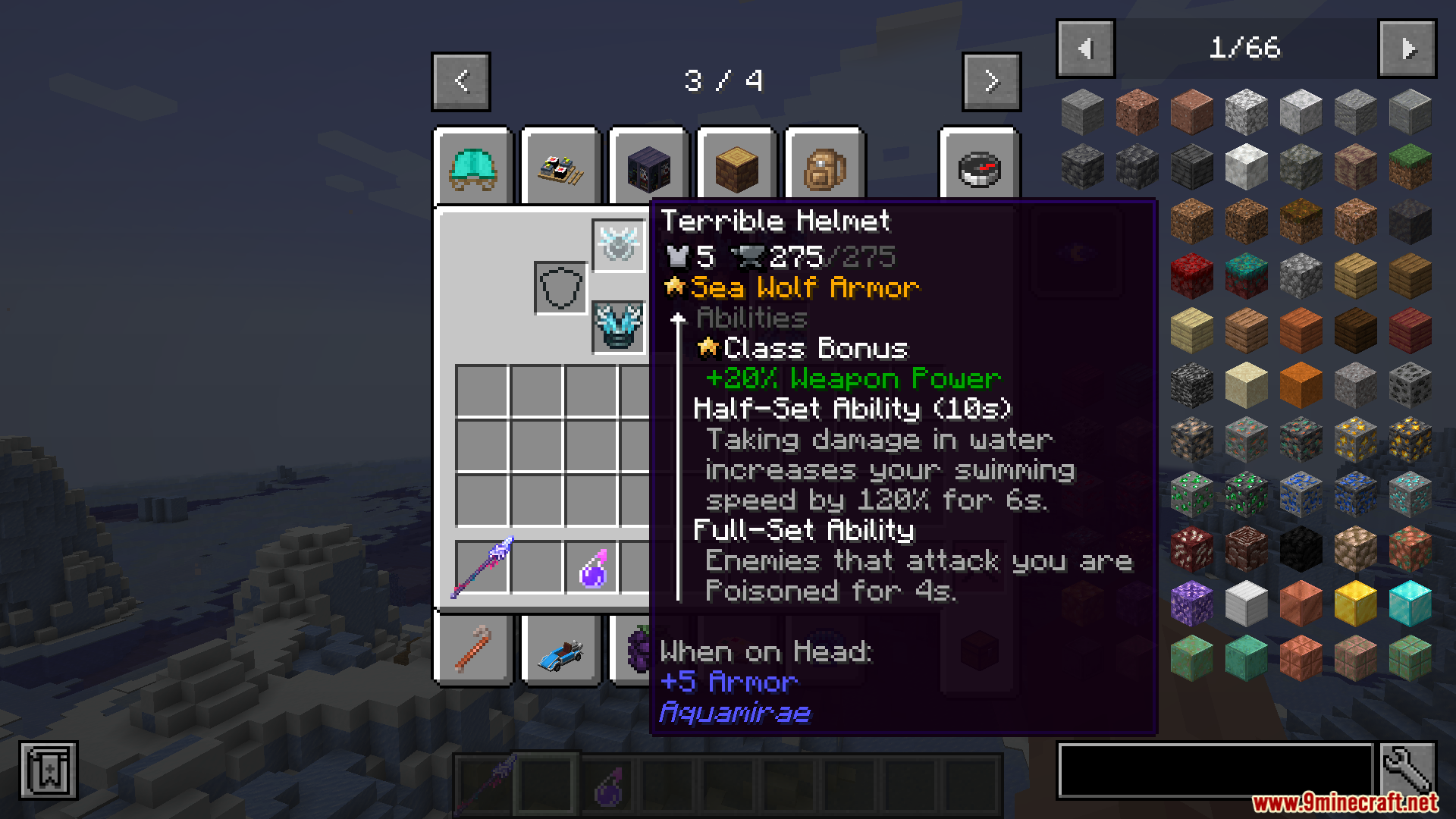
Task: Select the wooden crate block tab
Action: click(x=736, y=168)
